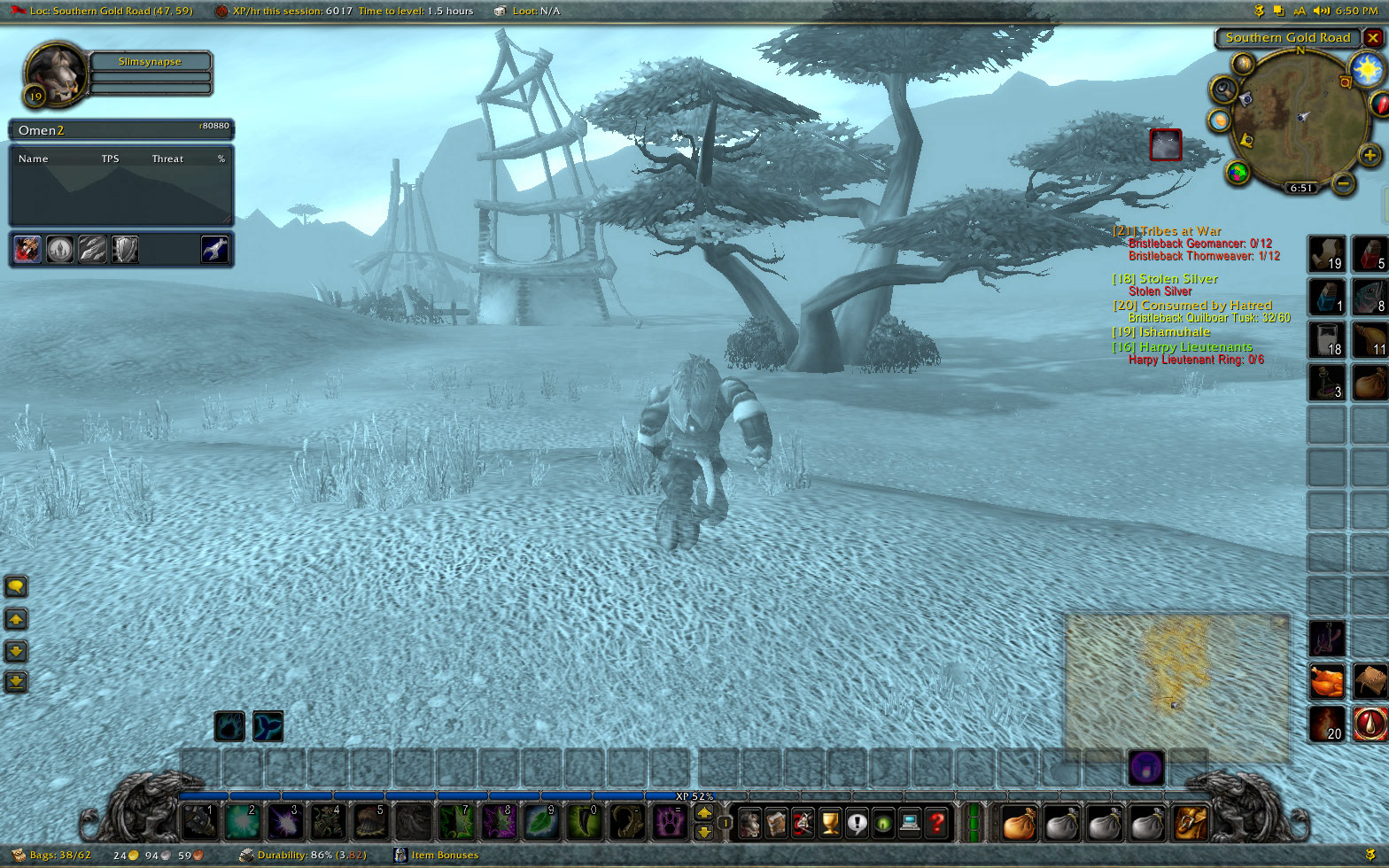Toggle the minimap tracking magnifier button
Image resolution: width=1389 pixels, height=868 pixels.
[x=1224, y=89]
